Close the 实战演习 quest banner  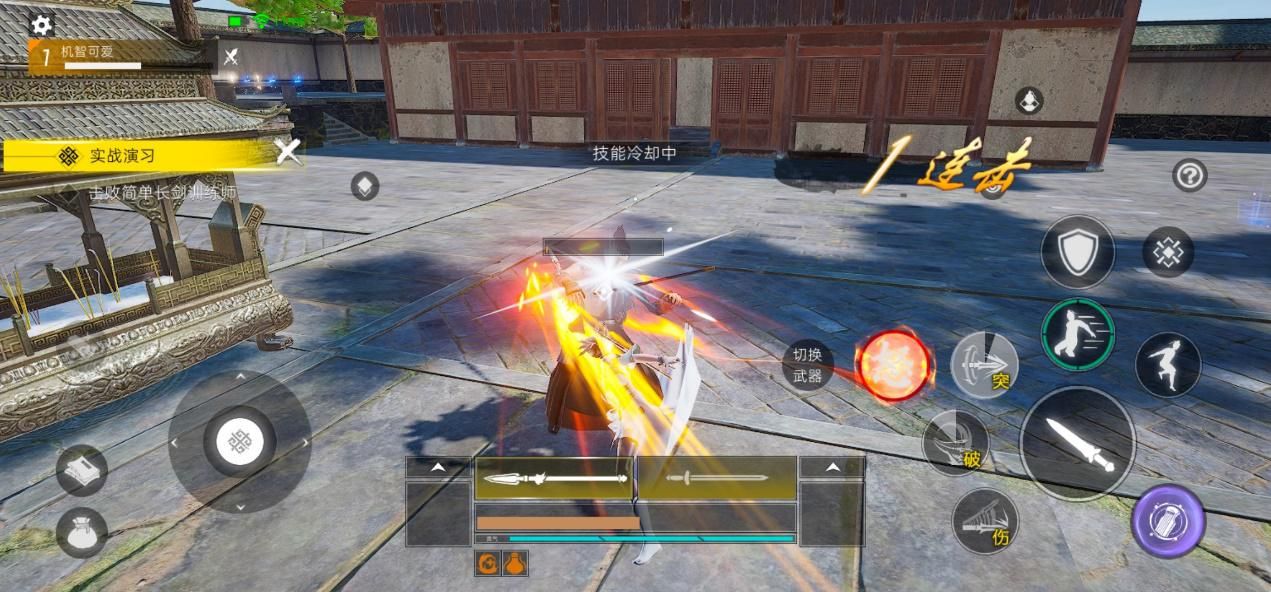click(288, 152)
